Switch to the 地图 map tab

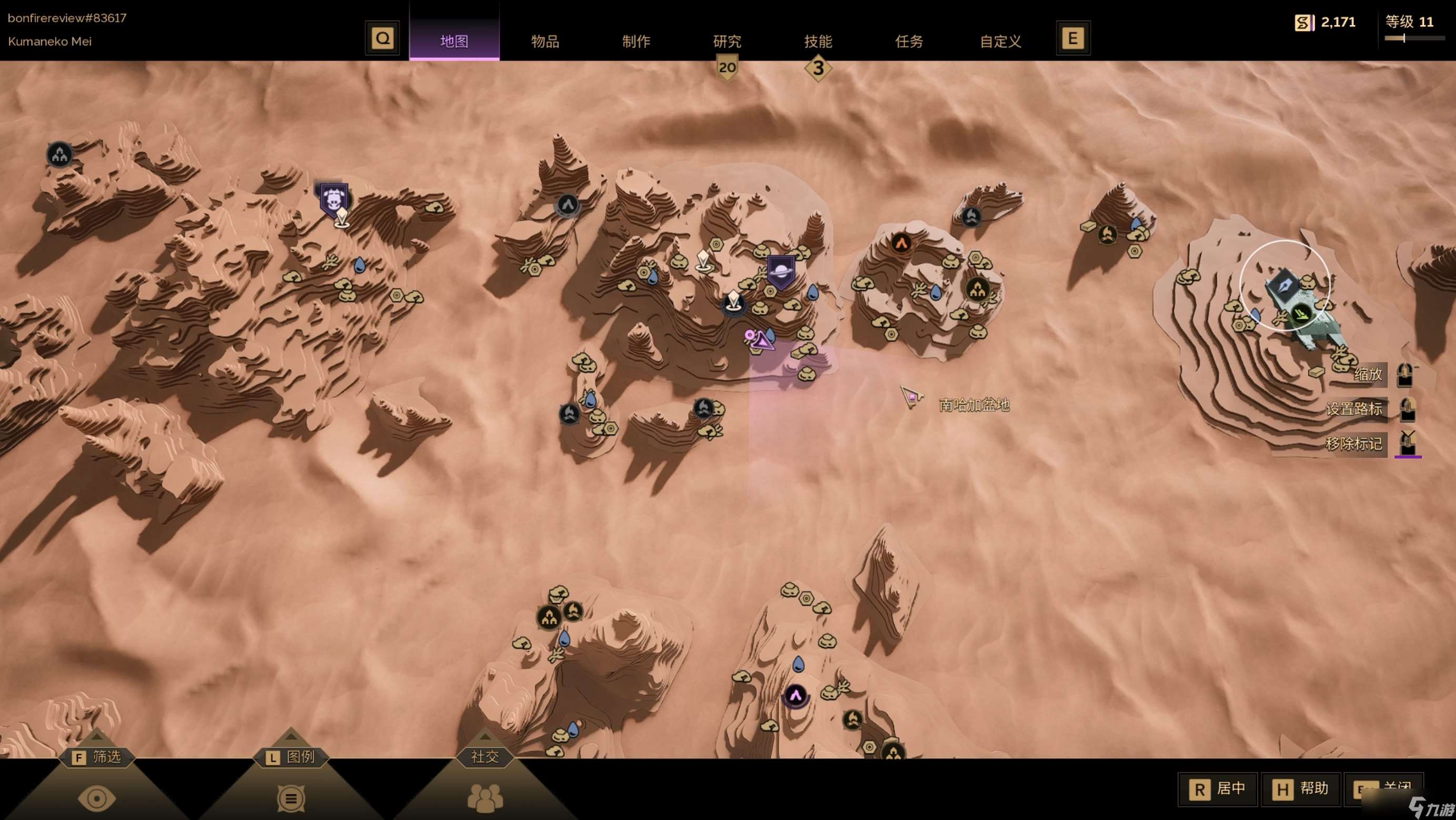click(454, 41)
